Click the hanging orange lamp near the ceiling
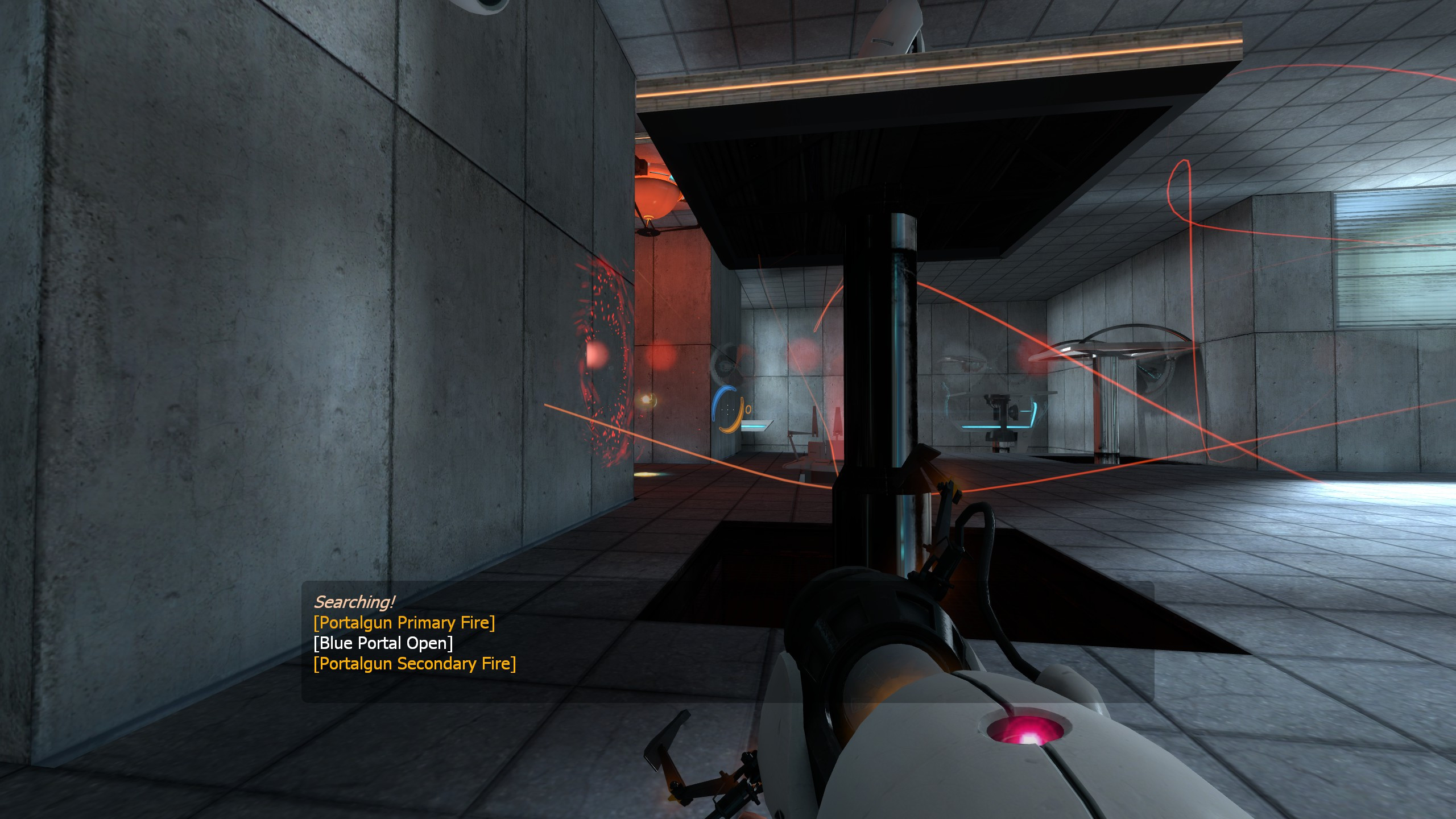1456x819 pixels. pyautogui.click(x=657, y=193)
